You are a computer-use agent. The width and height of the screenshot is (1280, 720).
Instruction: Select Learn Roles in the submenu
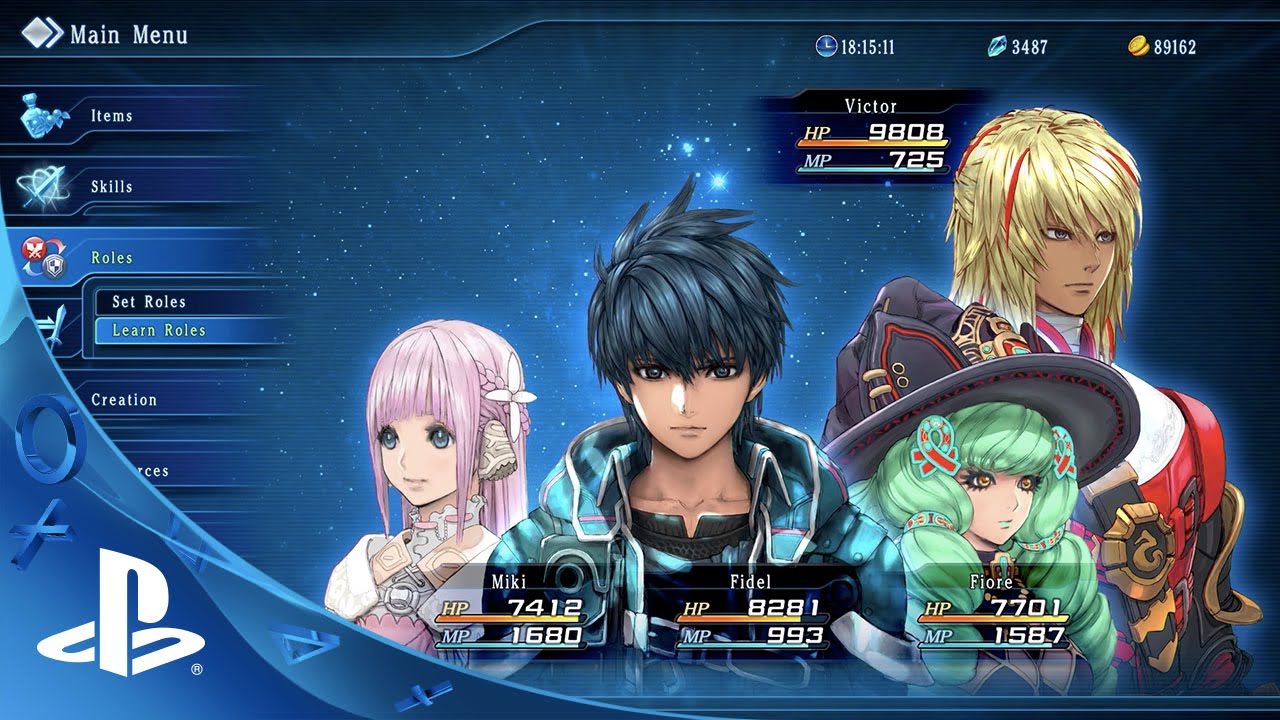coord(159,330)
